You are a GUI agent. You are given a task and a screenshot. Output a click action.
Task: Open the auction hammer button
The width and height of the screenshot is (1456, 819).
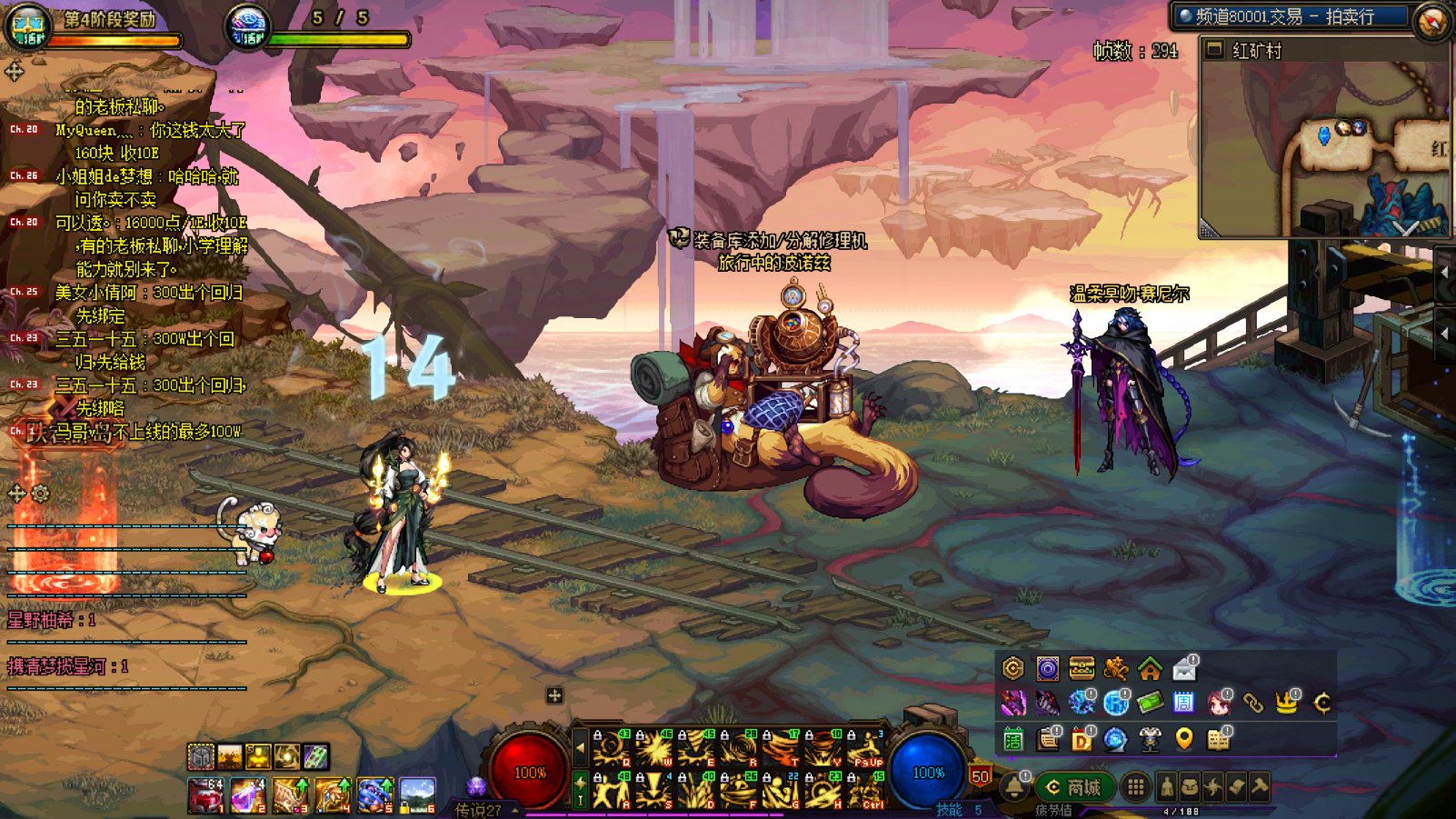tap(1259, 787)
